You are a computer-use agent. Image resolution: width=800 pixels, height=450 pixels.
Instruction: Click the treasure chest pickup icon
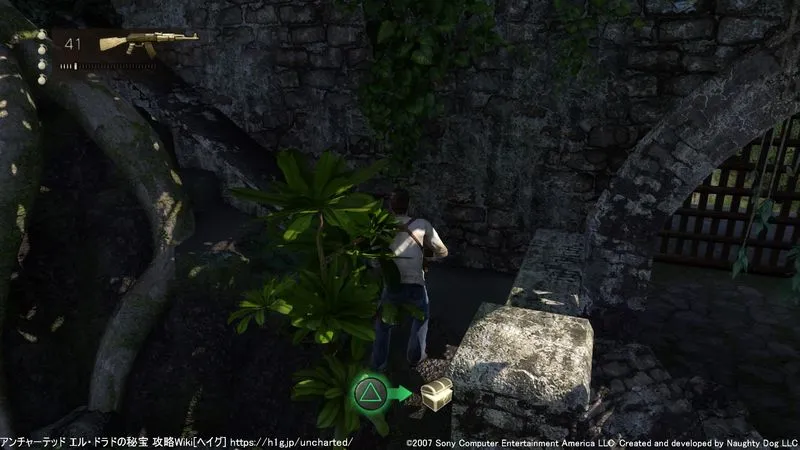[x=435, y=392]
